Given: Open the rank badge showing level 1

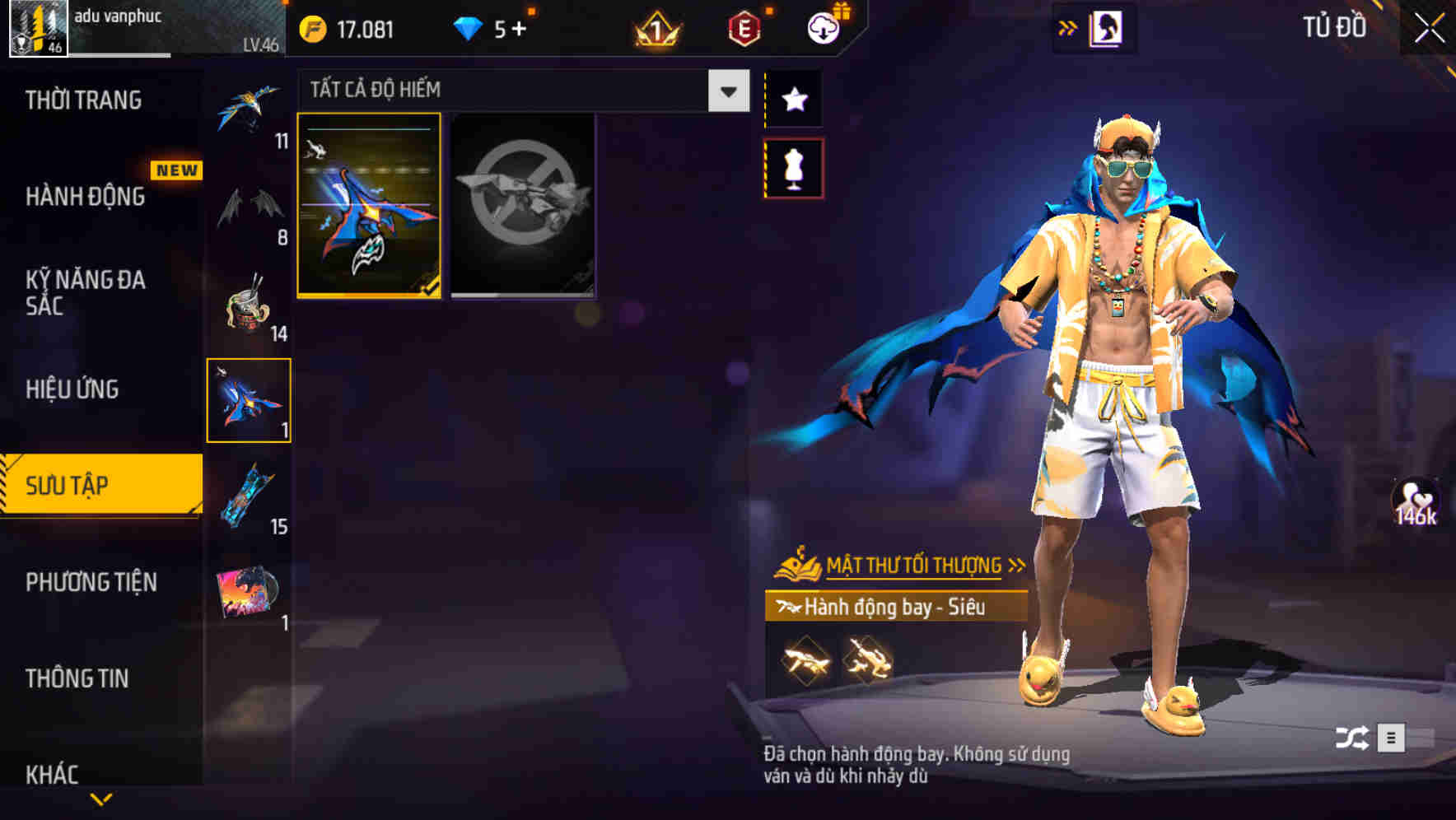Looking at the screenshot, I should pyautogui.click(x=656, y=27).
